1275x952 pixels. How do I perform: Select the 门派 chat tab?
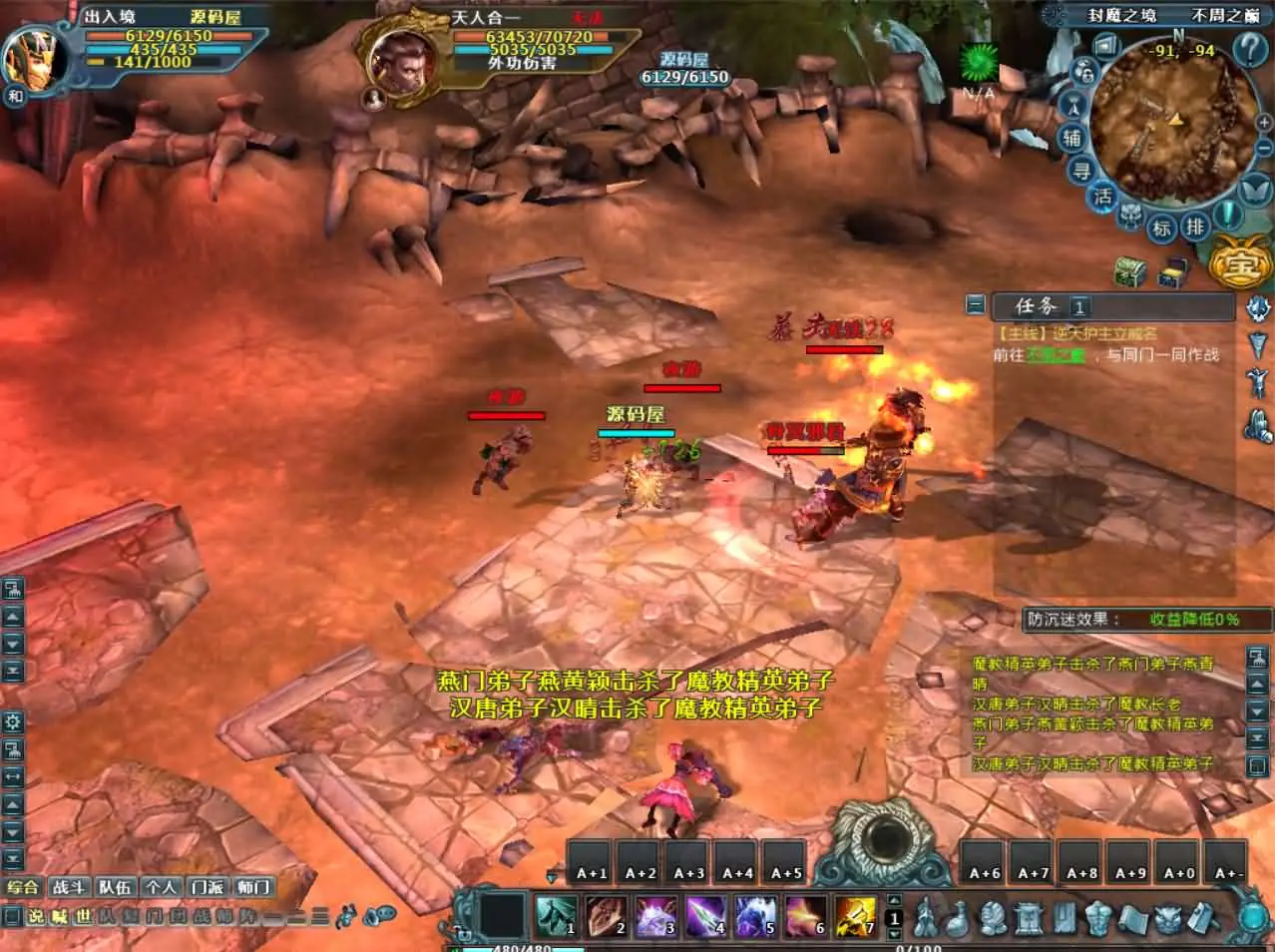click(208, 887)
